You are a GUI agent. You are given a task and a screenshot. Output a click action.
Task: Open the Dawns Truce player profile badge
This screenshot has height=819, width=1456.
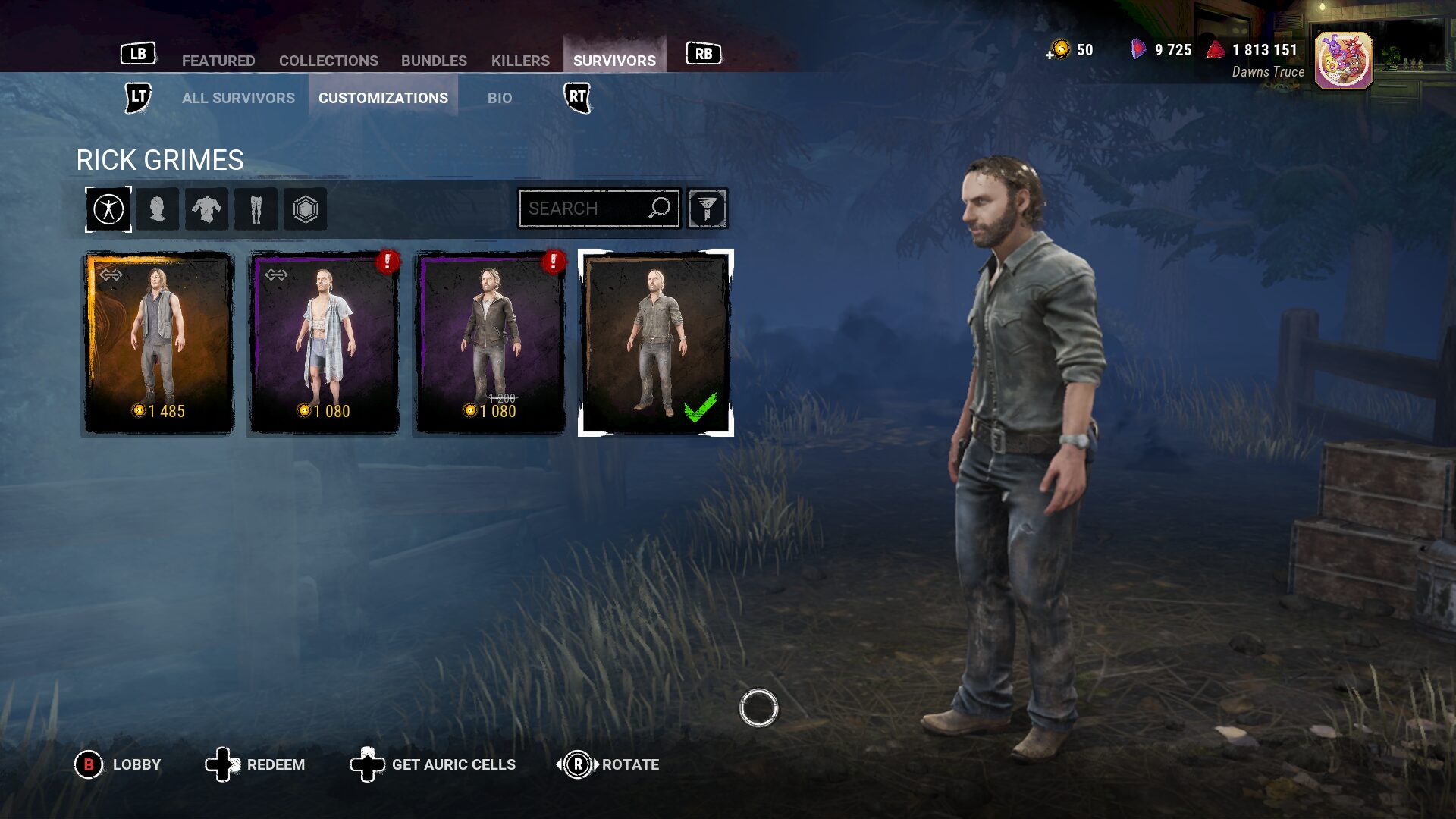tap(1343, 61)
